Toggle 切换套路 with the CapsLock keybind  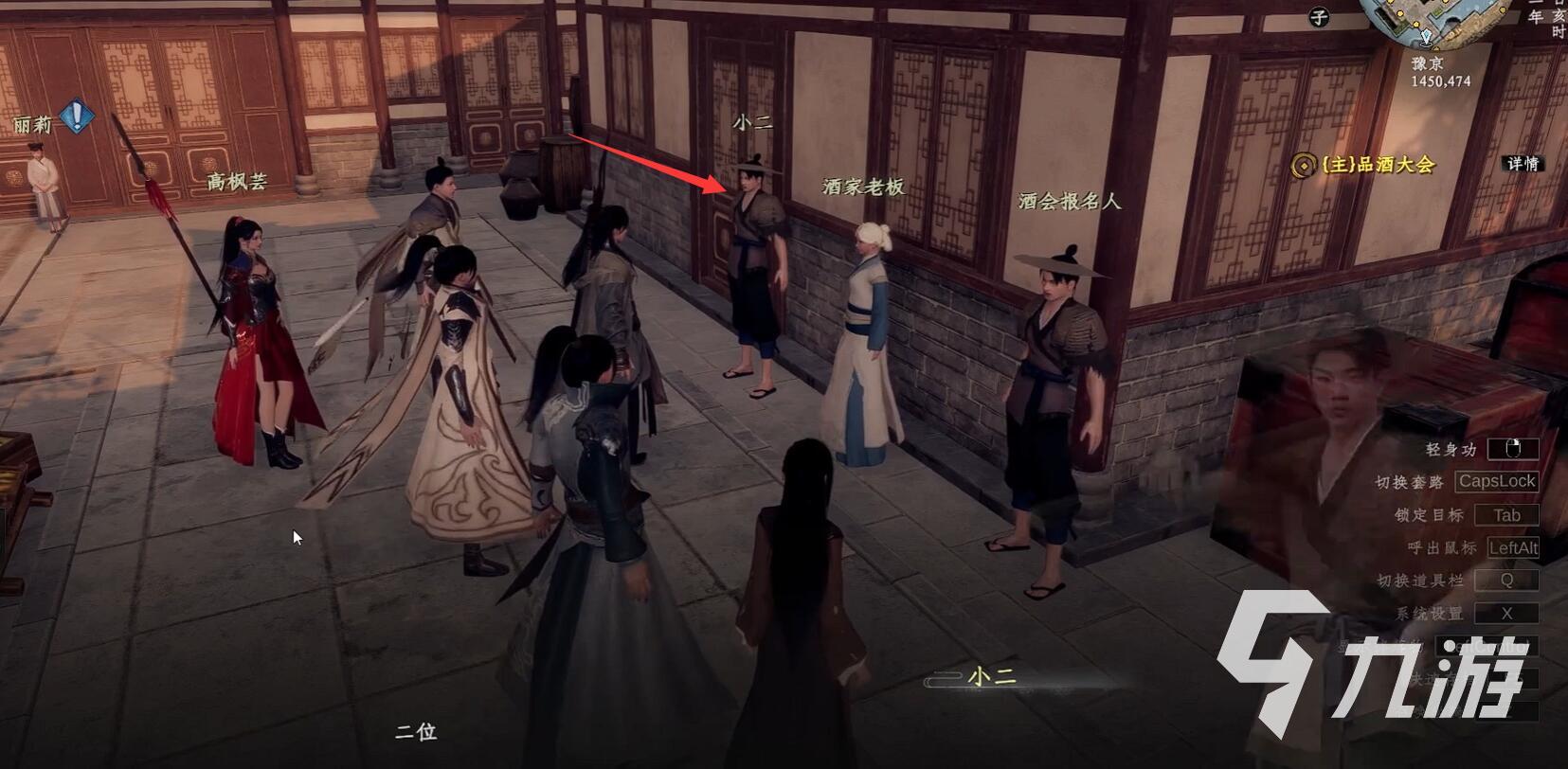pos(1500,481)
